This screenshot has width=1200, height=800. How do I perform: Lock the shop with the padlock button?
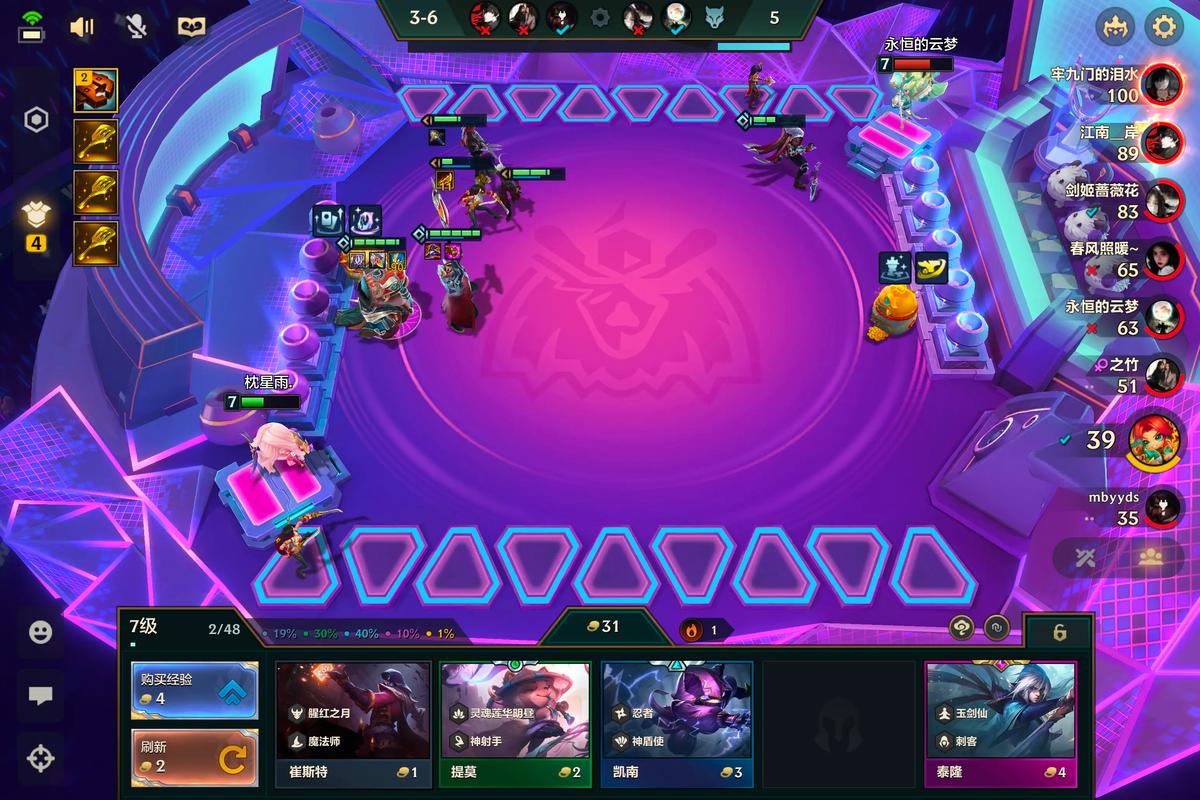(1059, 632)
